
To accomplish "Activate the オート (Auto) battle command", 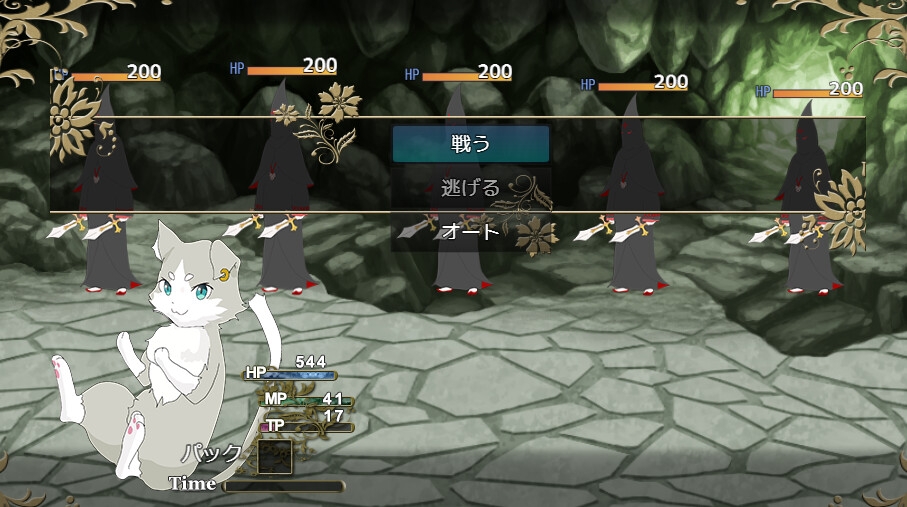I will click(470, 232).
